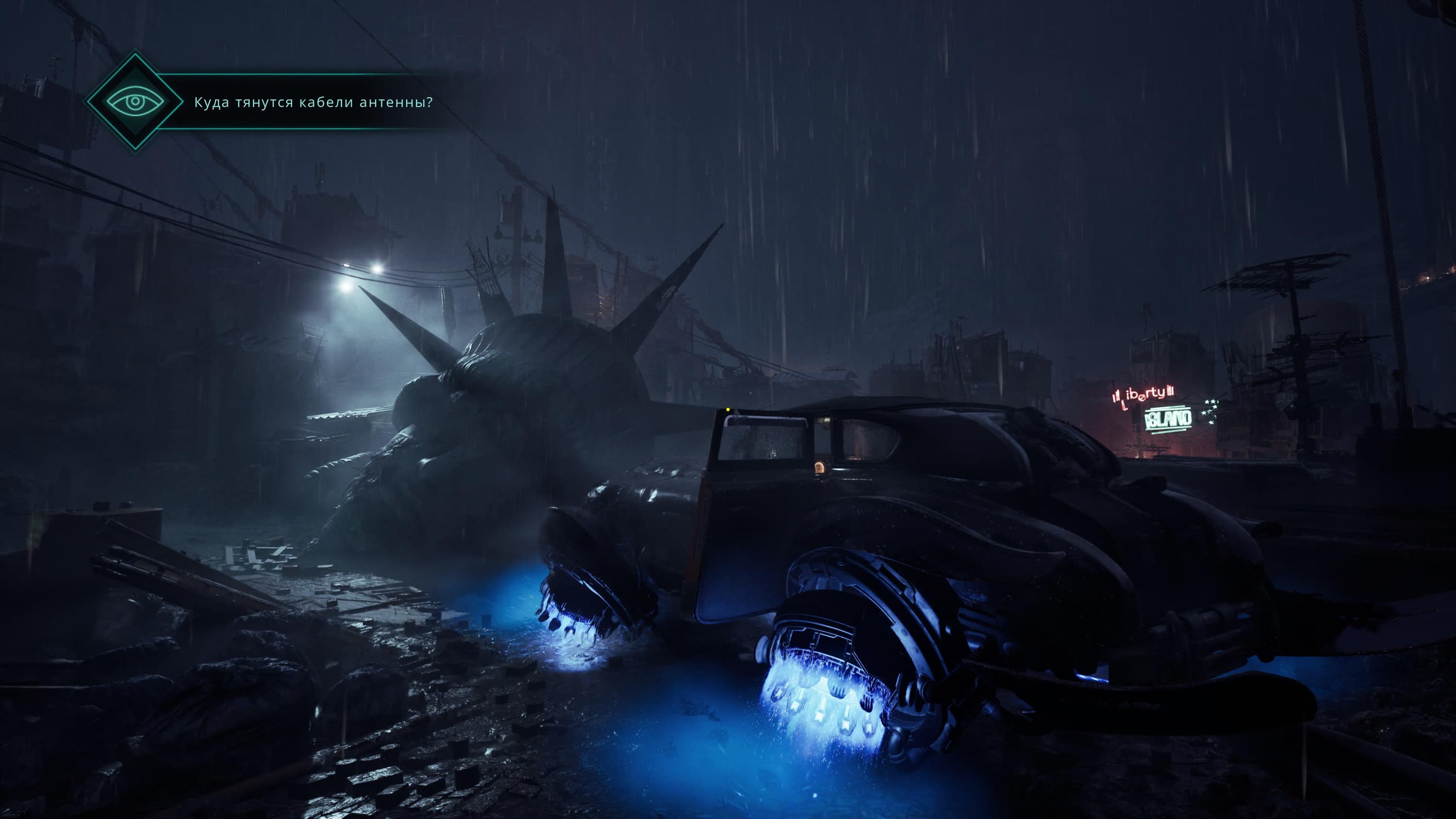The image size is (1456, 819).
Task: Click the eye-shaped objective icon
Action: pyautogui.click(x=135, y=102)
